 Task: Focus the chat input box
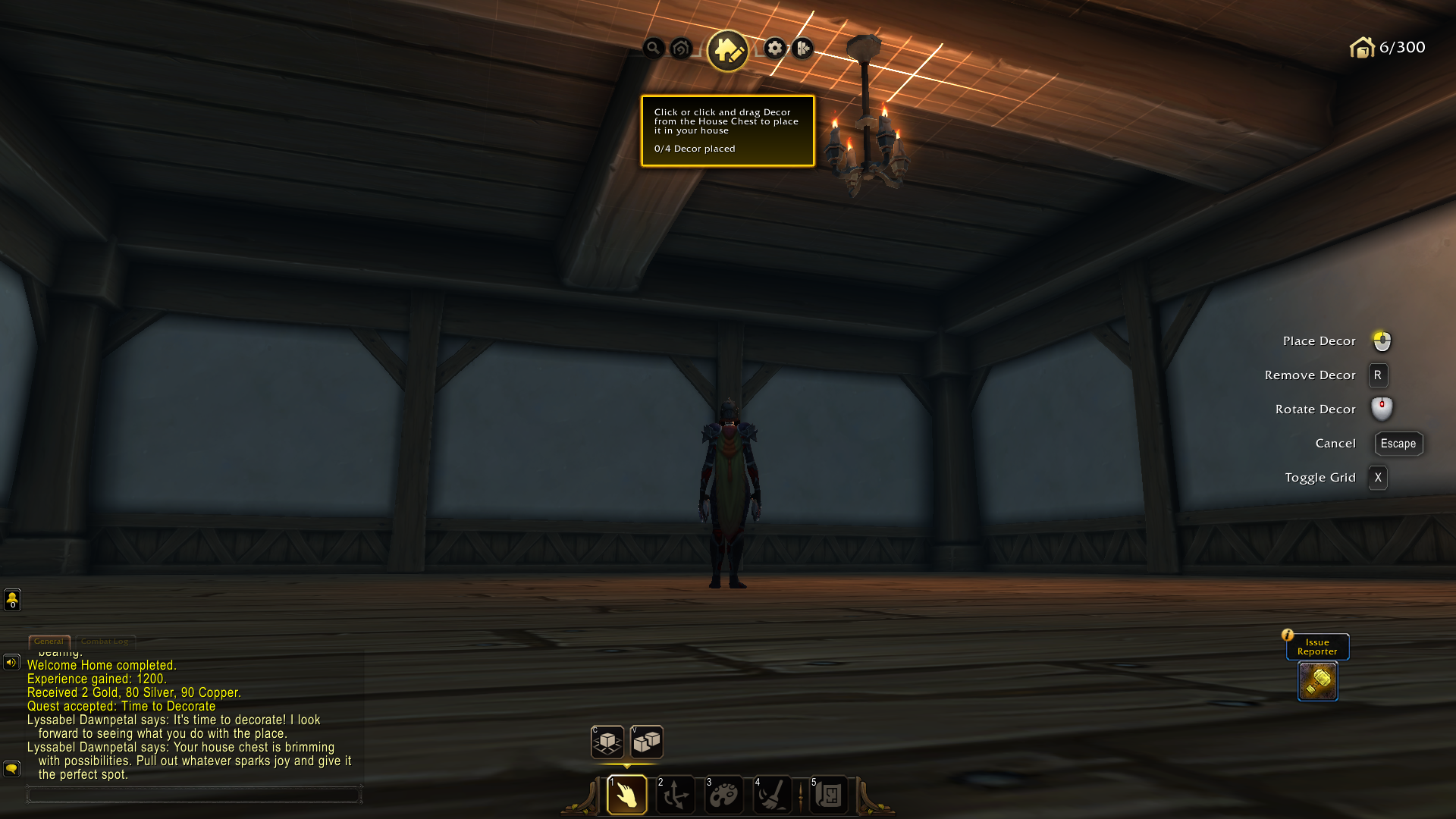193,795
